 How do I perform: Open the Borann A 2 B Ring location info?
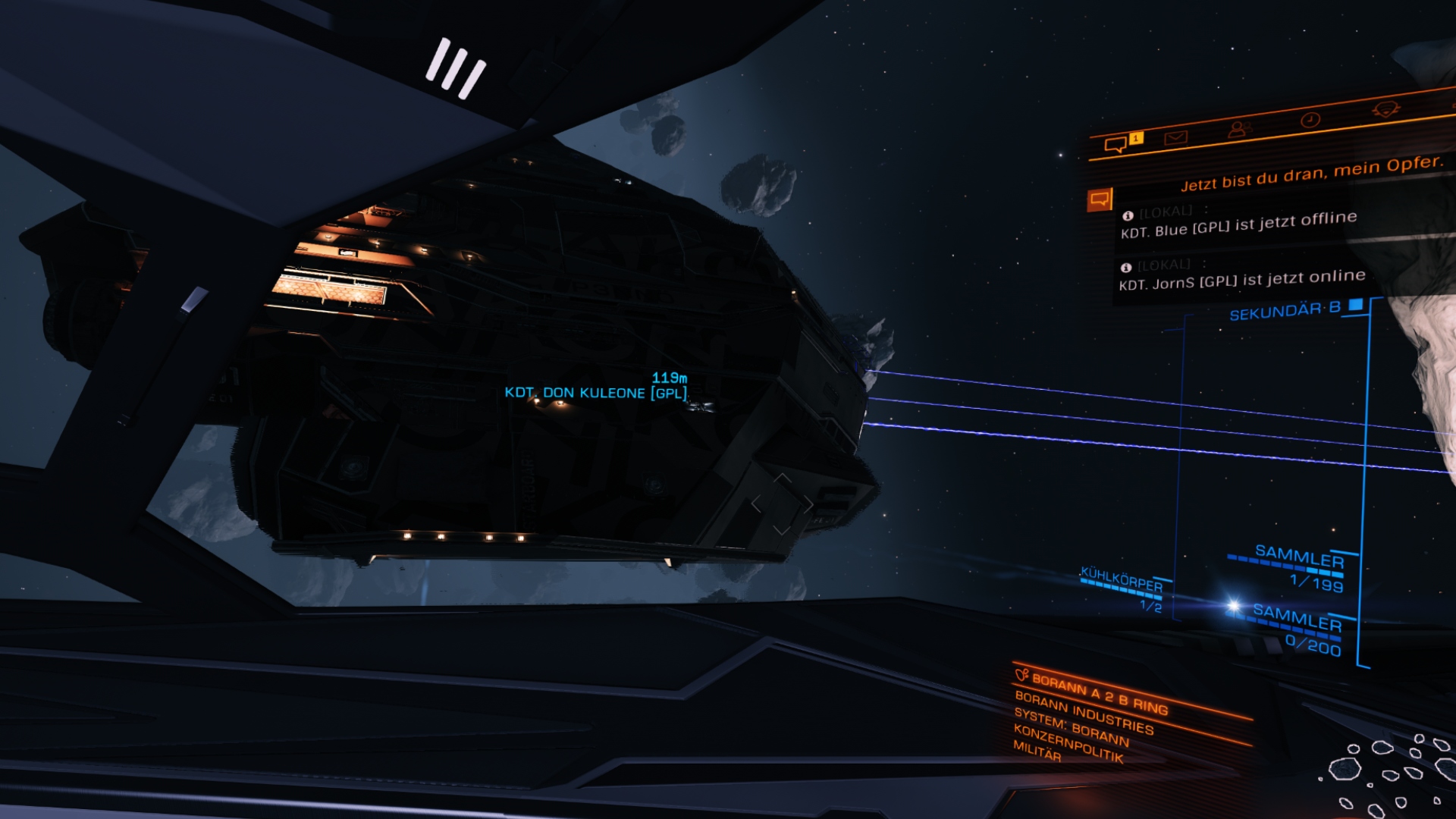(x=1099, y=694)
